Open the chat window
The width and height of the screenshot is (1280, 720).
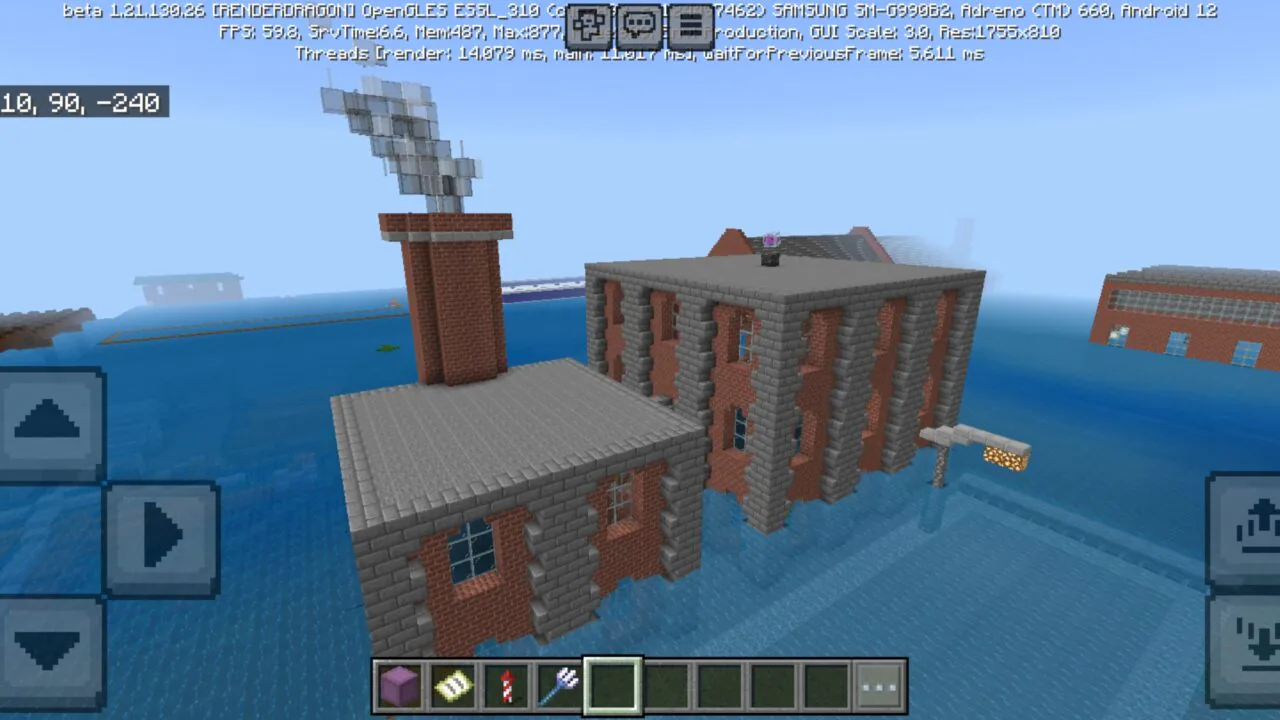639,25
